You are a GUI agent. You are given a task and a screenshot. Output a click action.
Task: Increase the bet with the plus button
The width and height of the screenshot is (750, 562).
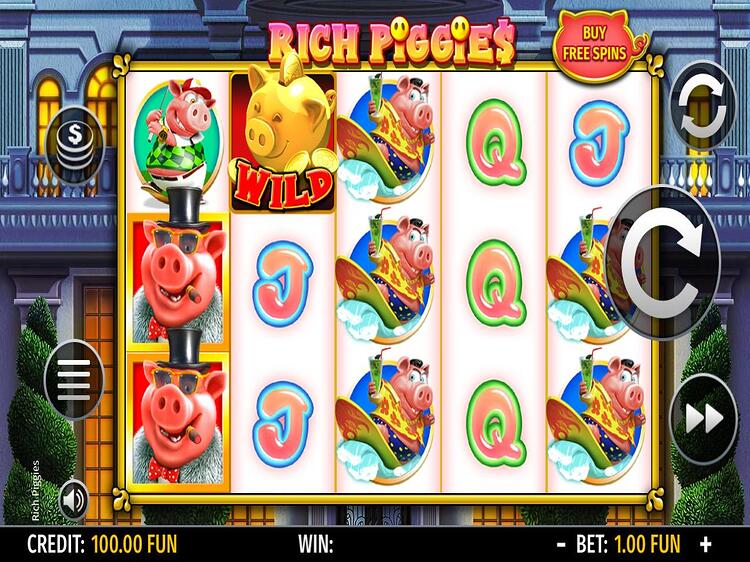tap(707, 545)
